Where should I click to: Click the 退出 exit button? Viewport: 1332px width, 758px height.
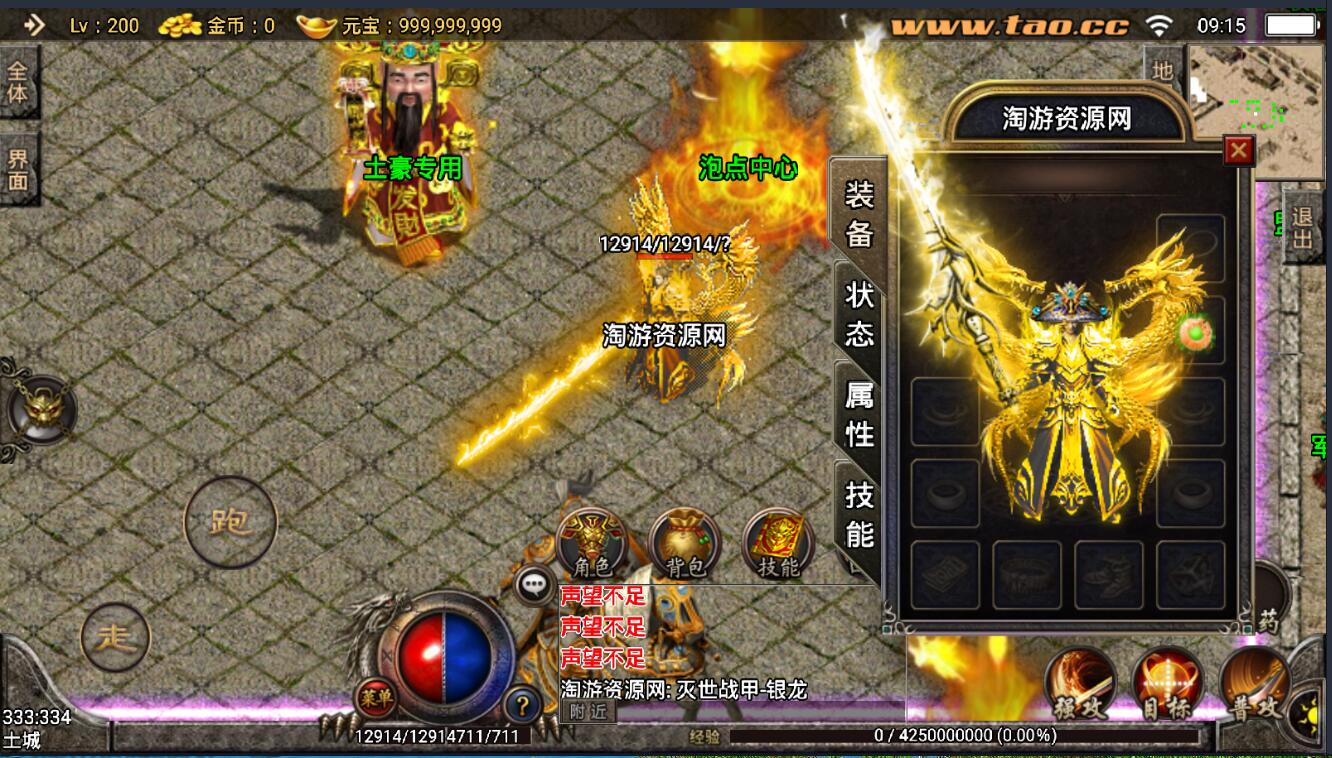tap(1301, 228)
